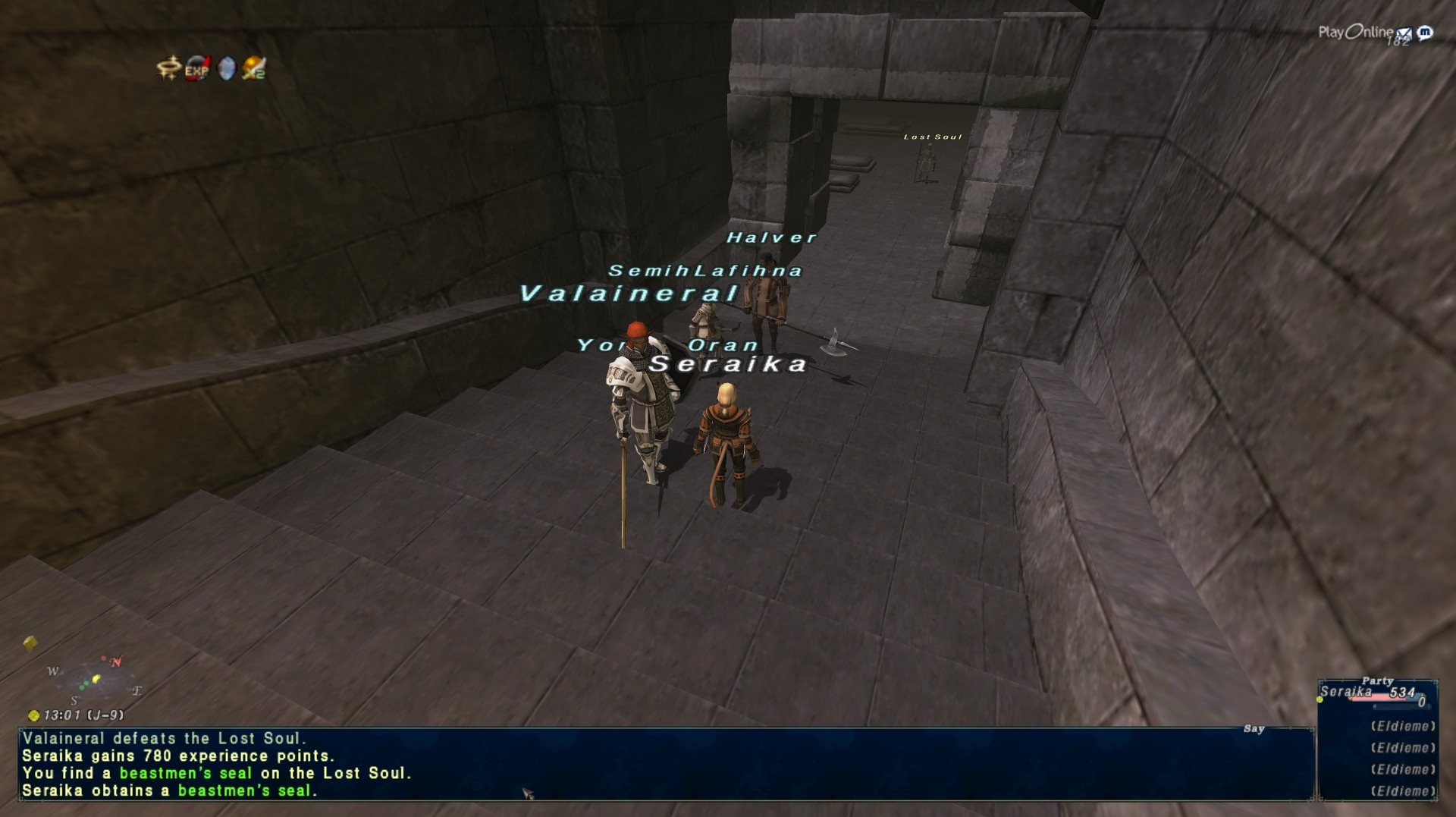Click the chat log window
Image resolution: width=1456 pixels, height=817 pixels.
click(666, 765)
